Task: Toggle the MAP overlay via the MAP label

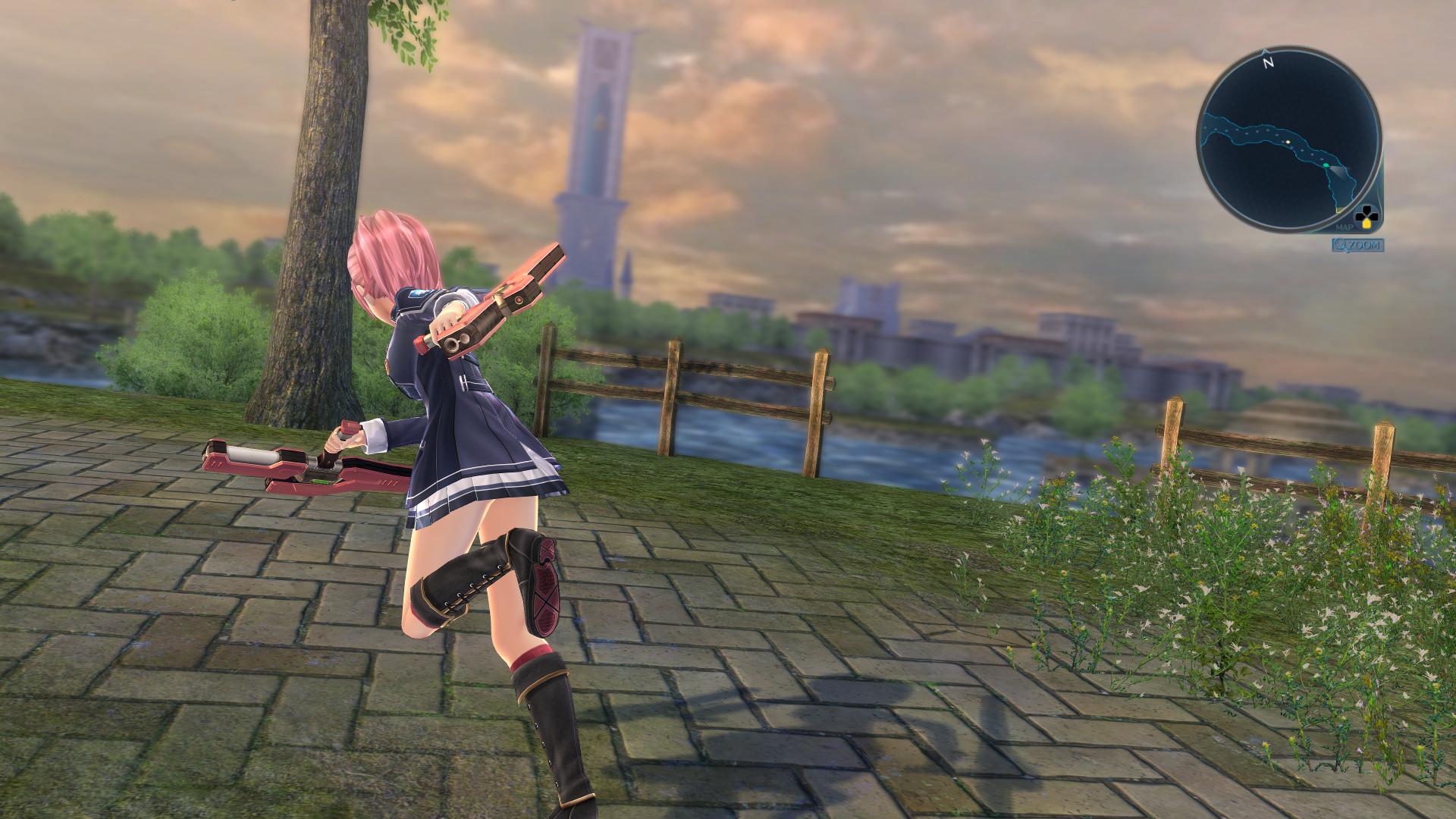Action: coord(1345,227)
